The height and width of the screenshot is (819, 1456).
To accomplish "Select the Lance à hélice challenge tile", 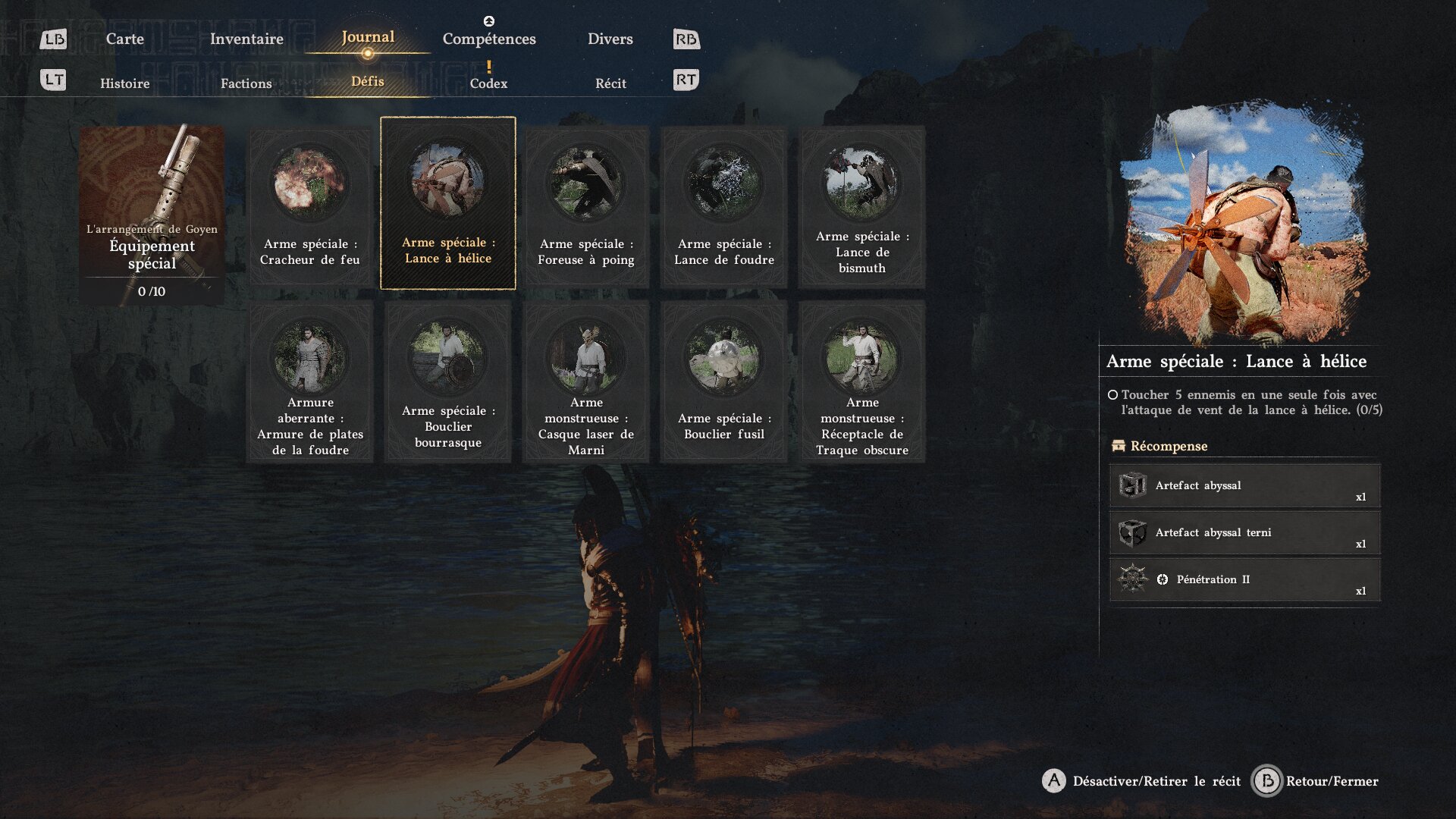I will tap(448, 203).
